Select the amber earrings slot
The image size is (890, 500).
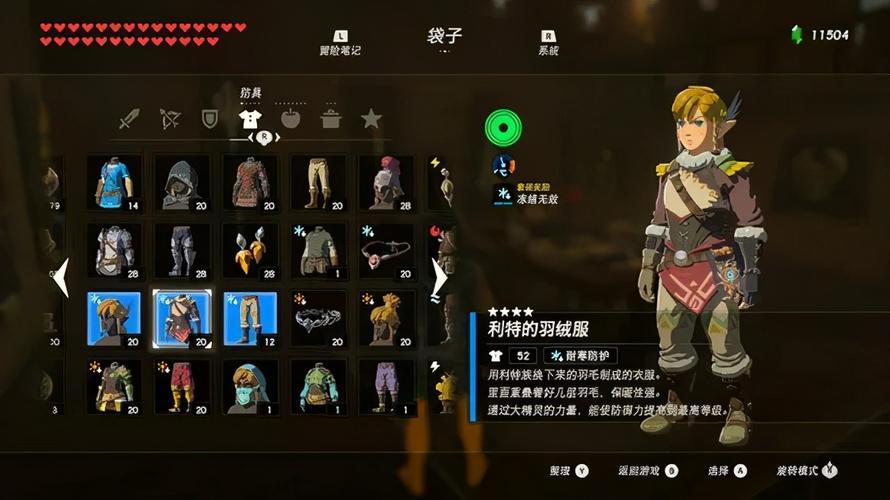[250, 251]
